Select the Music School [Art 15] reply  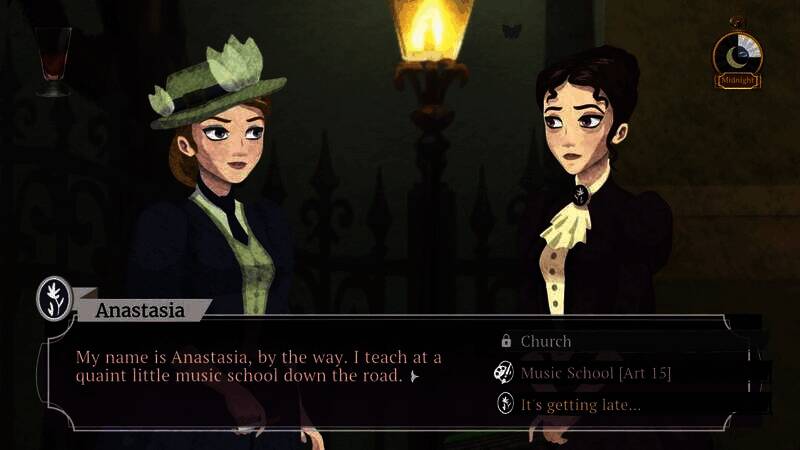(595, 373)
